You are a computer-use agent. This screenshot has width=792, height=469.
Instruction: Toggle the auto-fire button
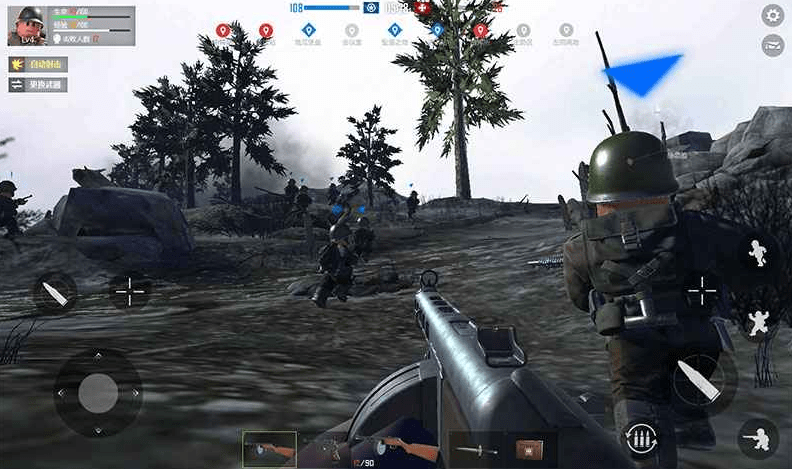[x=38, y=64]
